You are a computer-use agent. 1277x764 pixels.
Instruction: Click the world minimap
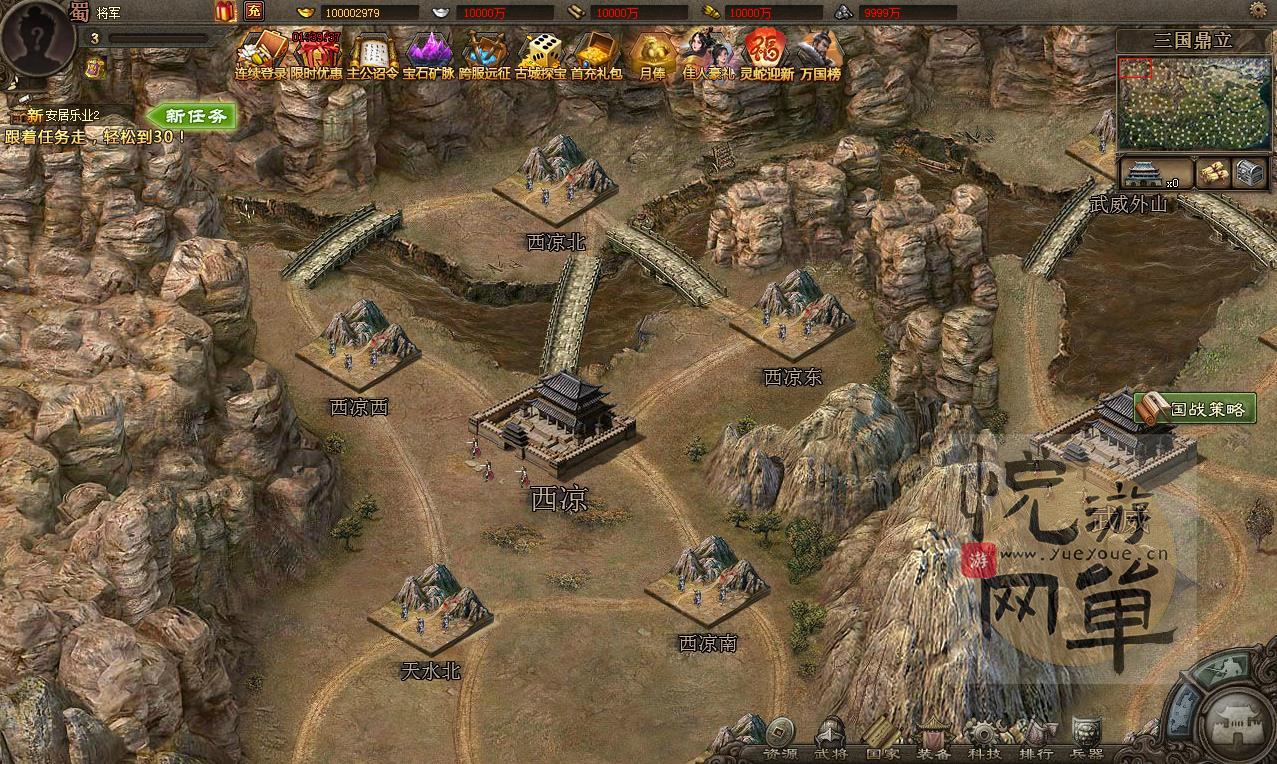pyautogui.click(x=1196, y=102)
